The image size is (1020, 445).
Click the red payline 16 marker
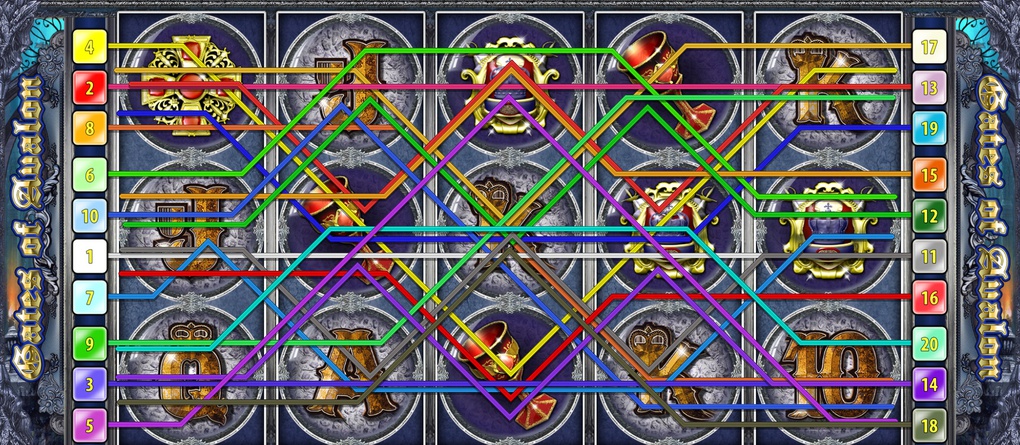coord(929,297)
